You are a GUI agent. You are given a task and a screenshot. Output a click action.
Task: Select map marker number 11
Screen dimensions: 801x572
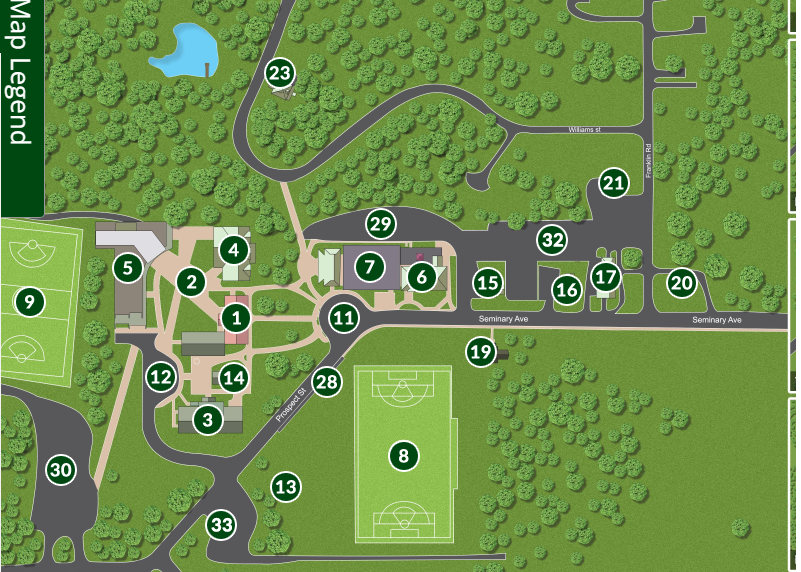point(344,319)
